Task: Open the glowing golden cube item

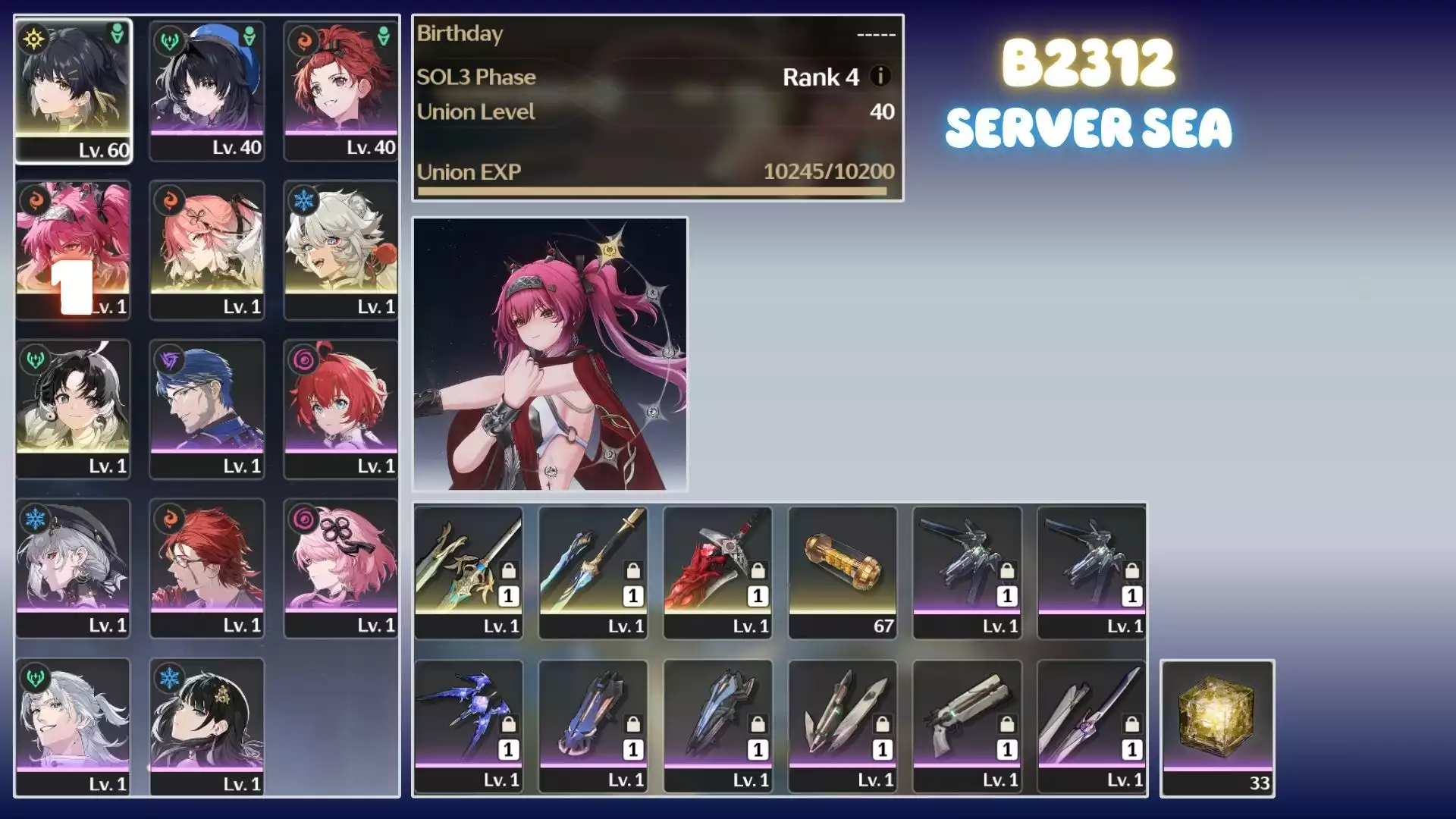Action: 1217,728
